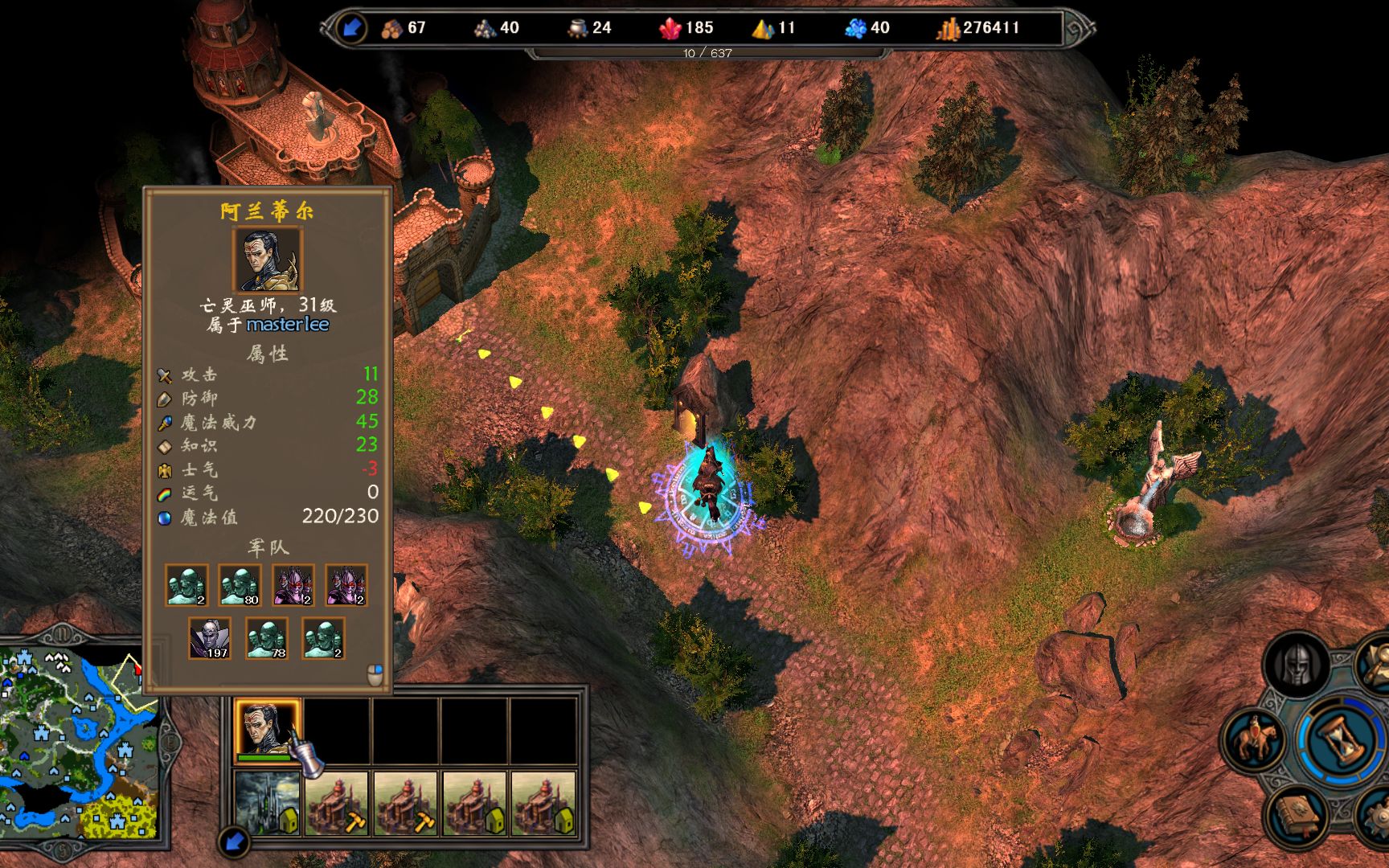1389x868 pixels.
Task: Click the blue arrow below the town list
Action: 234,841
